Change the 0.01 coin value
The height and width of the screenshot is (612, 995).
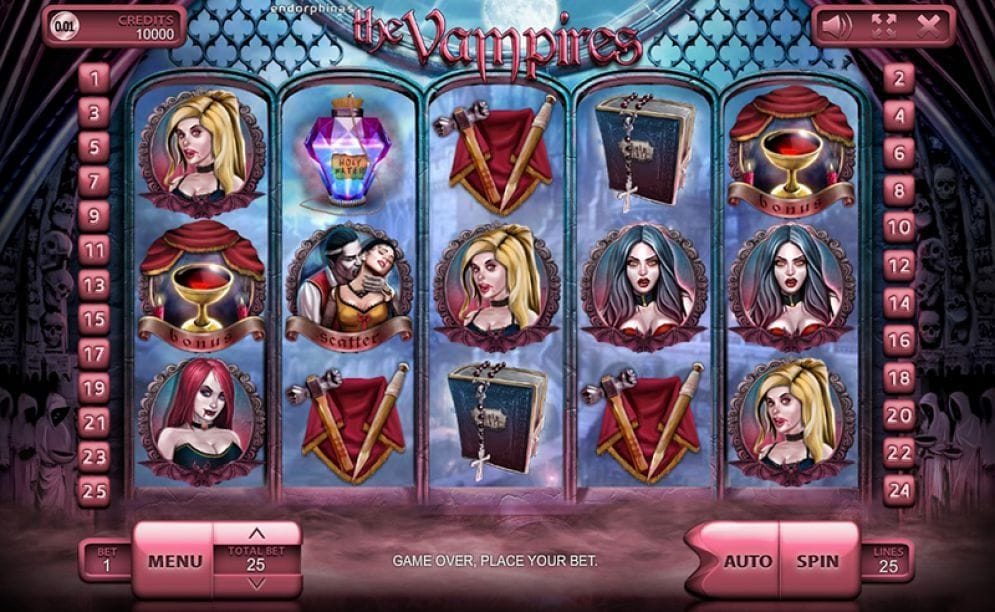click(64, 24)
